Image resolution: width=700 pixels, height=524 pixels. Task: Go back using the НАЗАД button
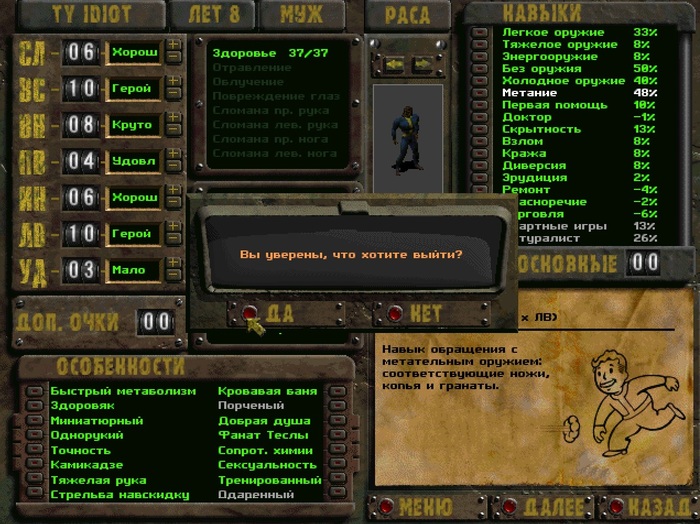654,508
